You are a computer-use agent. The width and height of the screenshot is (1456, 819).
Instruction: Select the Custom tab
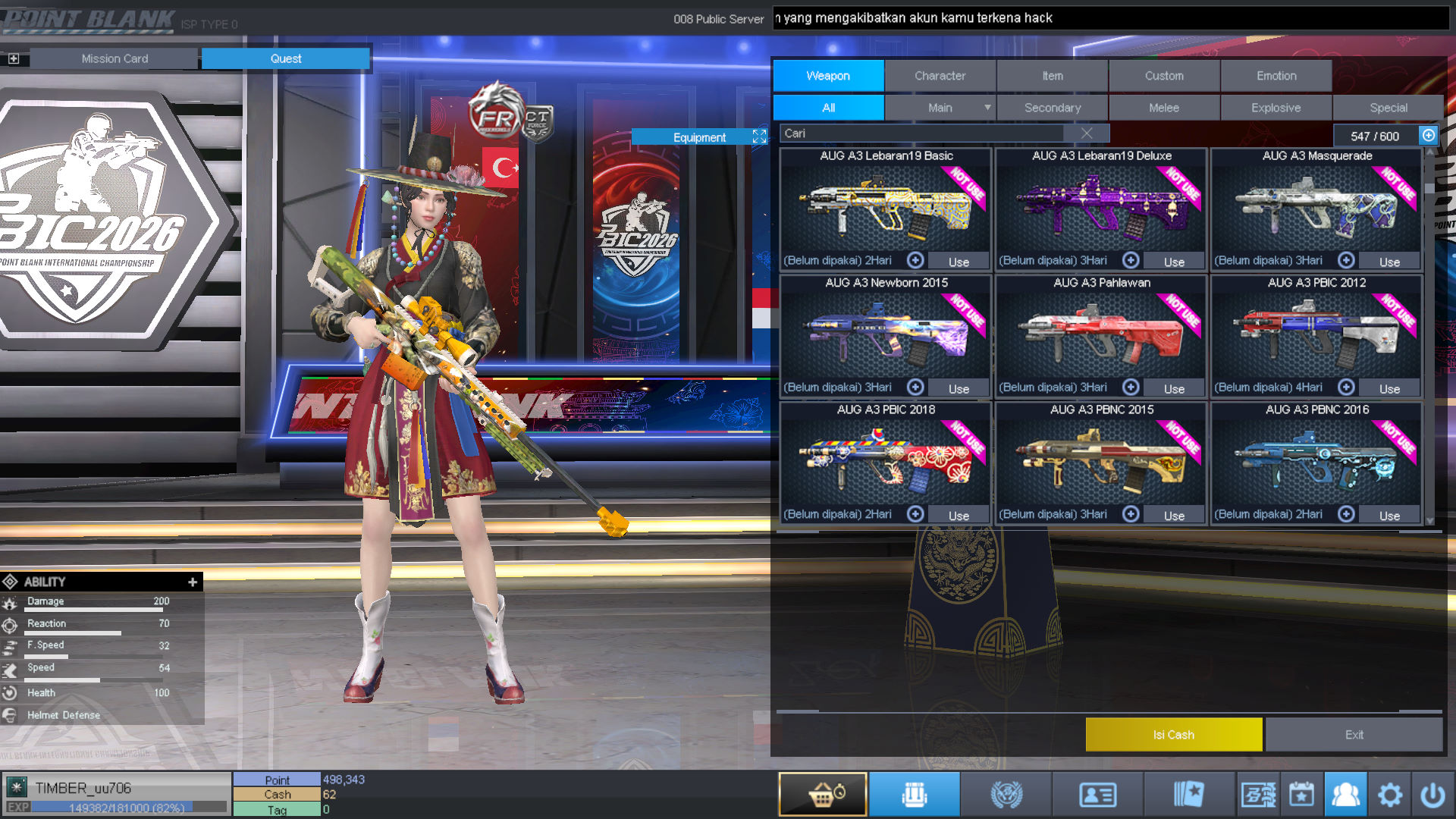coord(1164,76)
